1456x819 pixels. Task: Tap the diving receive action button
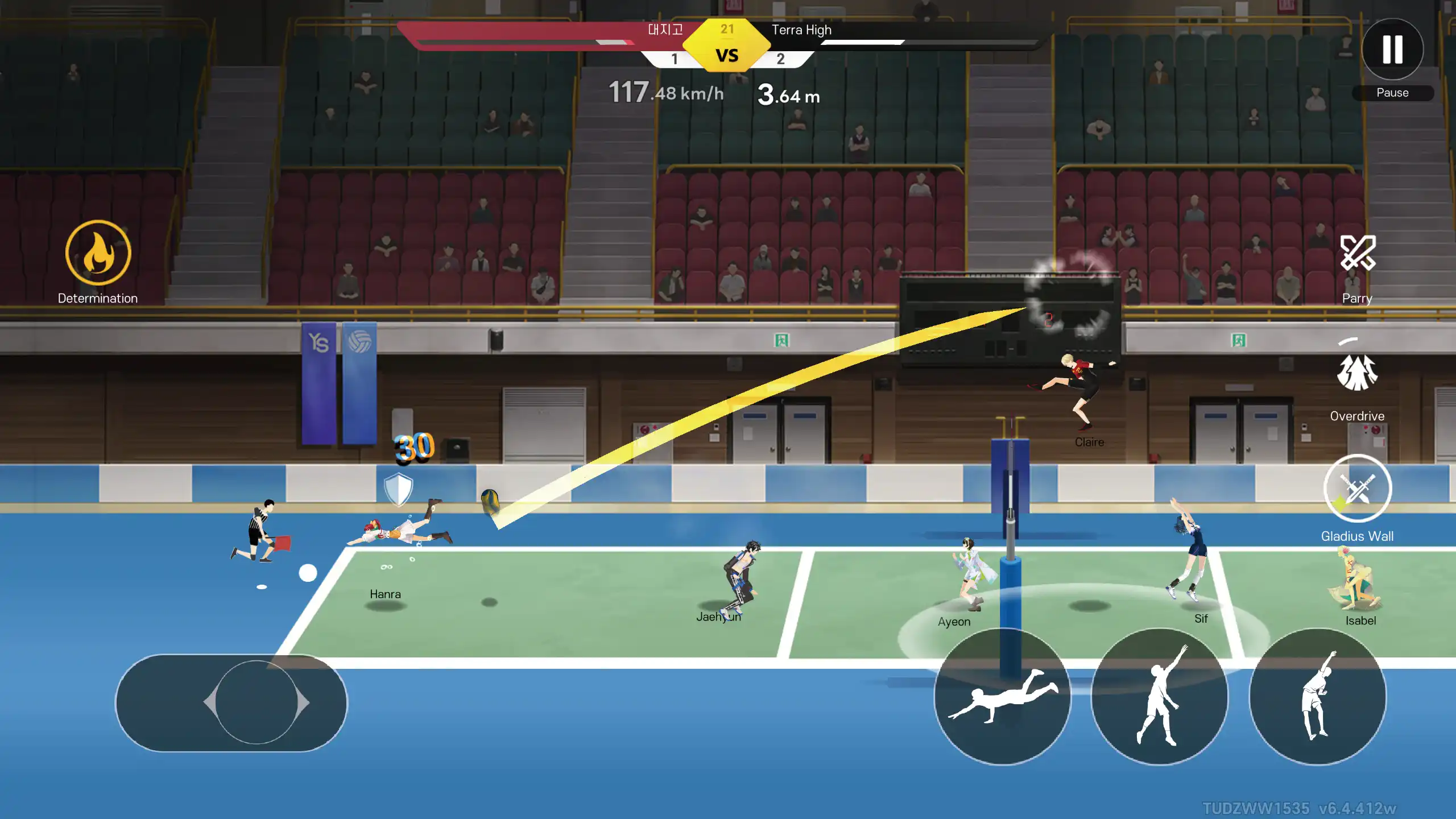point(1004,702)
